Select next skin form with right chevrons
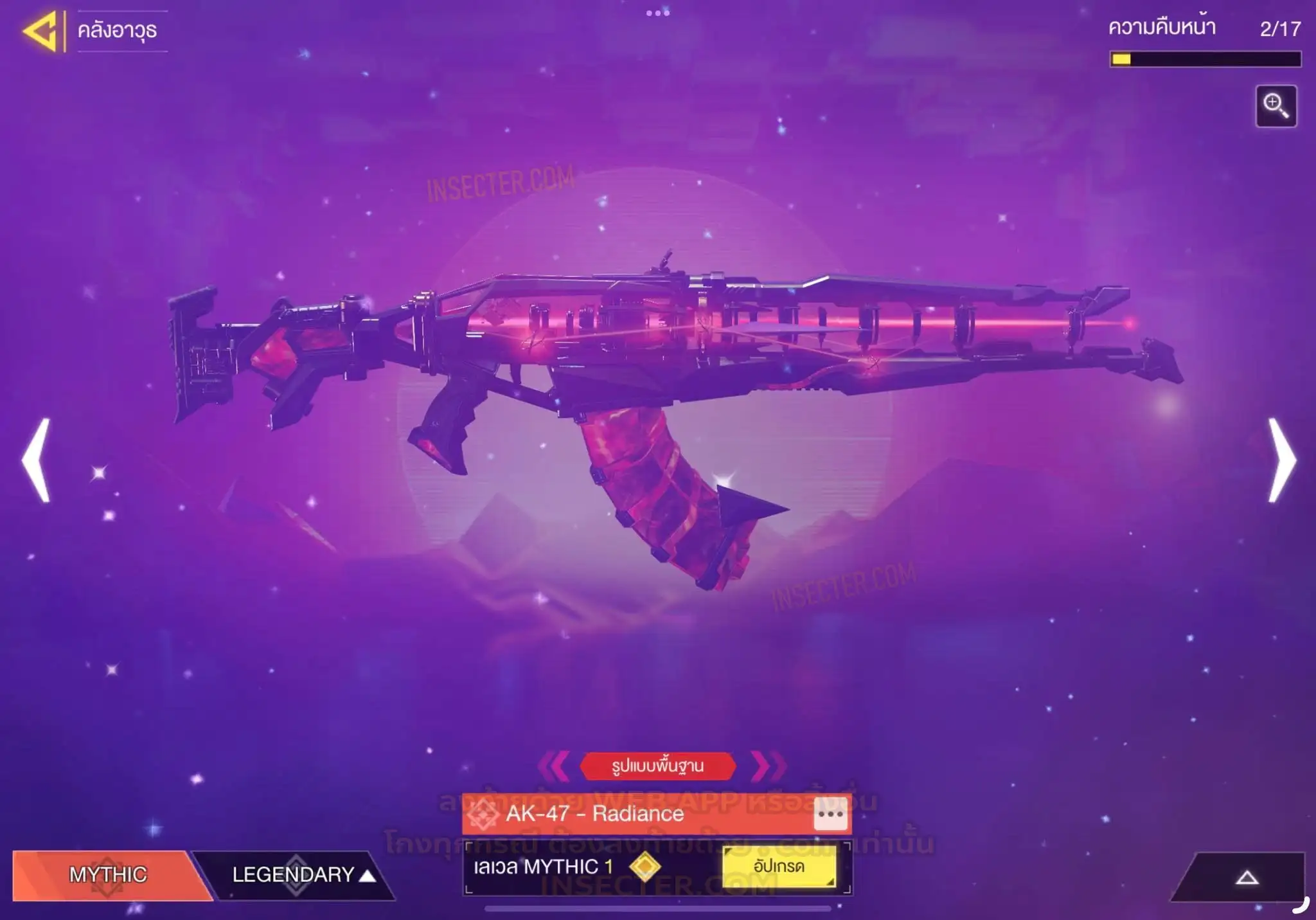 click(x=767, y=766)
